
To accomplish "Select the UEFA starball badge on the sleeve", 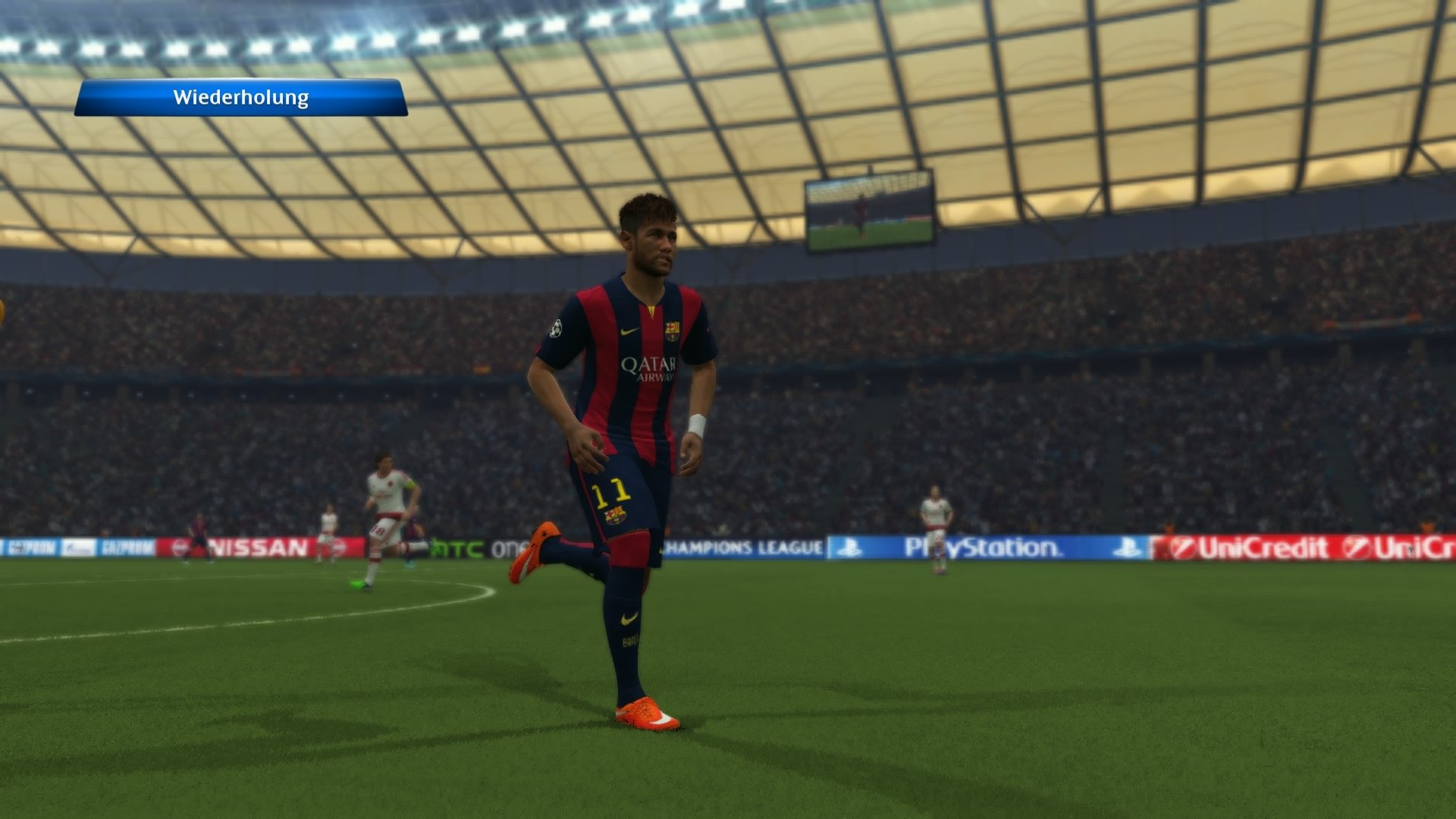I will 556,329.
